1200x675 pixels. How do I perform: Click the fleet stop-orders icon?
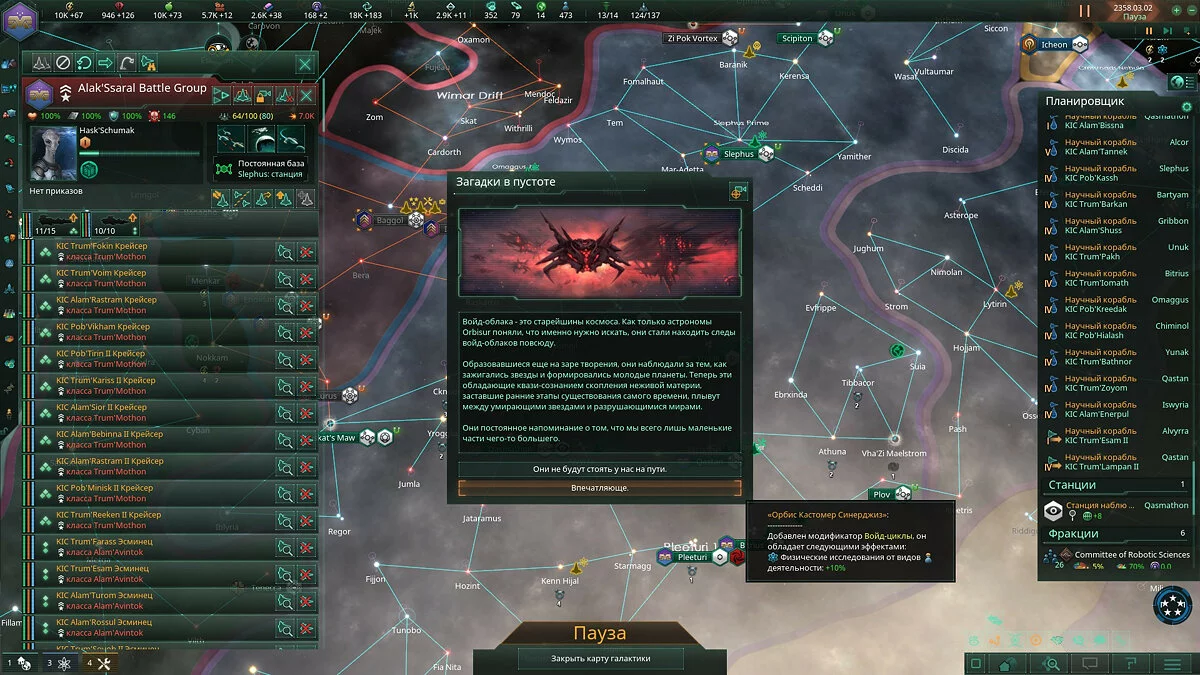(63, 63)
